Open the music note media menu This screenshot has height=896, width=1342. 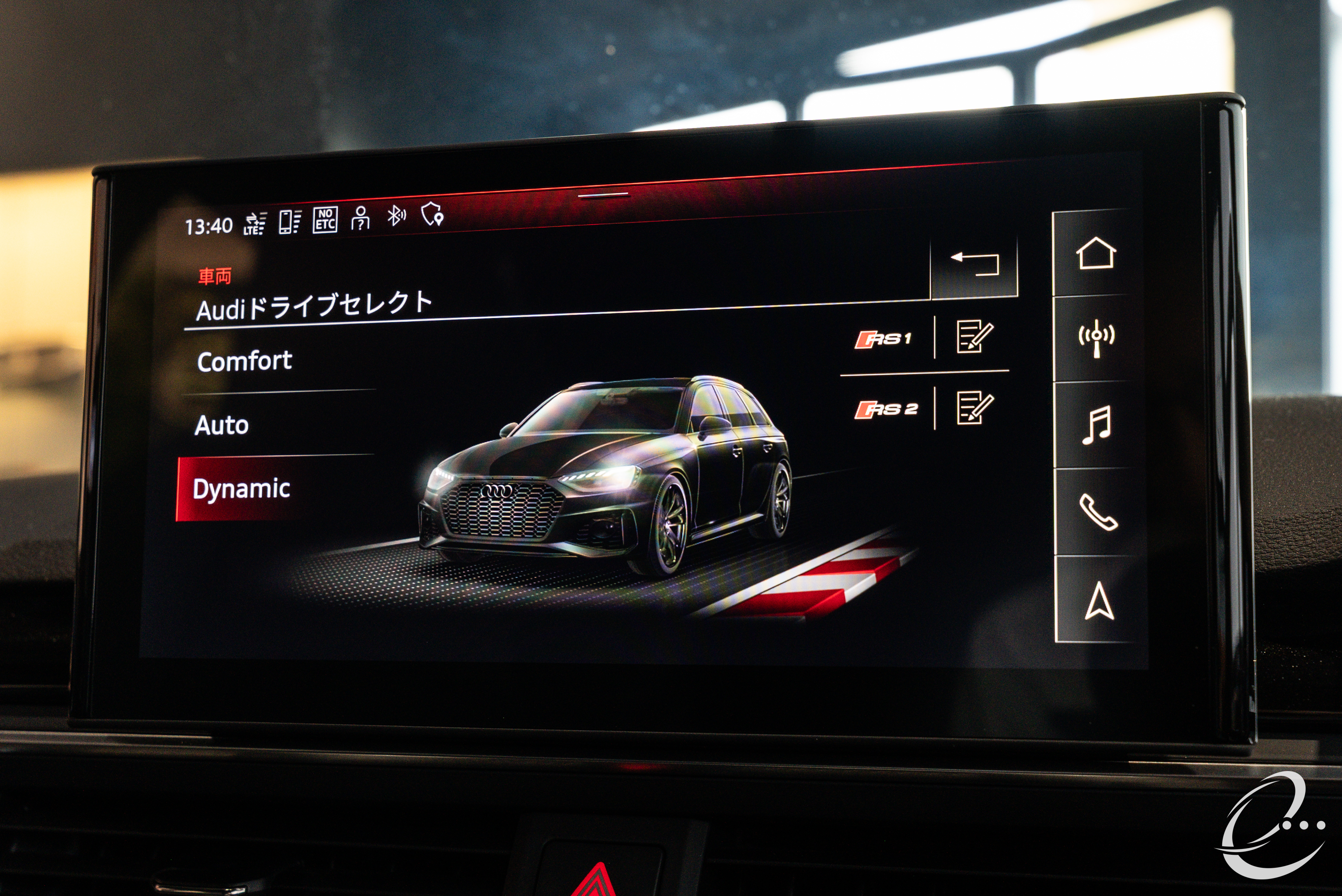point(1096,425)
